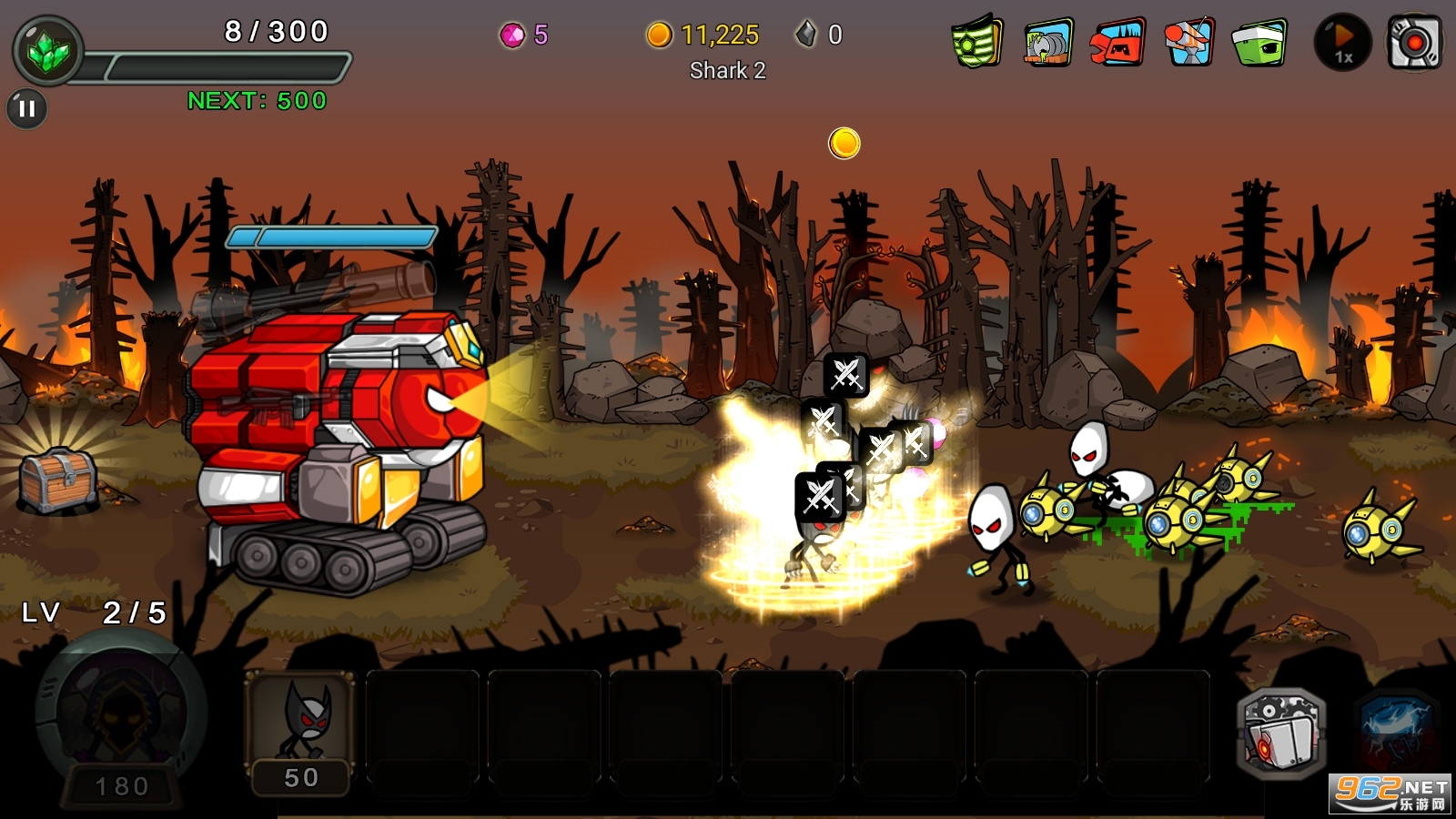This screenshot has height=819, width=1456.
Task: Activate the hooded hero skill costing 180
Action: pos(122,723)
